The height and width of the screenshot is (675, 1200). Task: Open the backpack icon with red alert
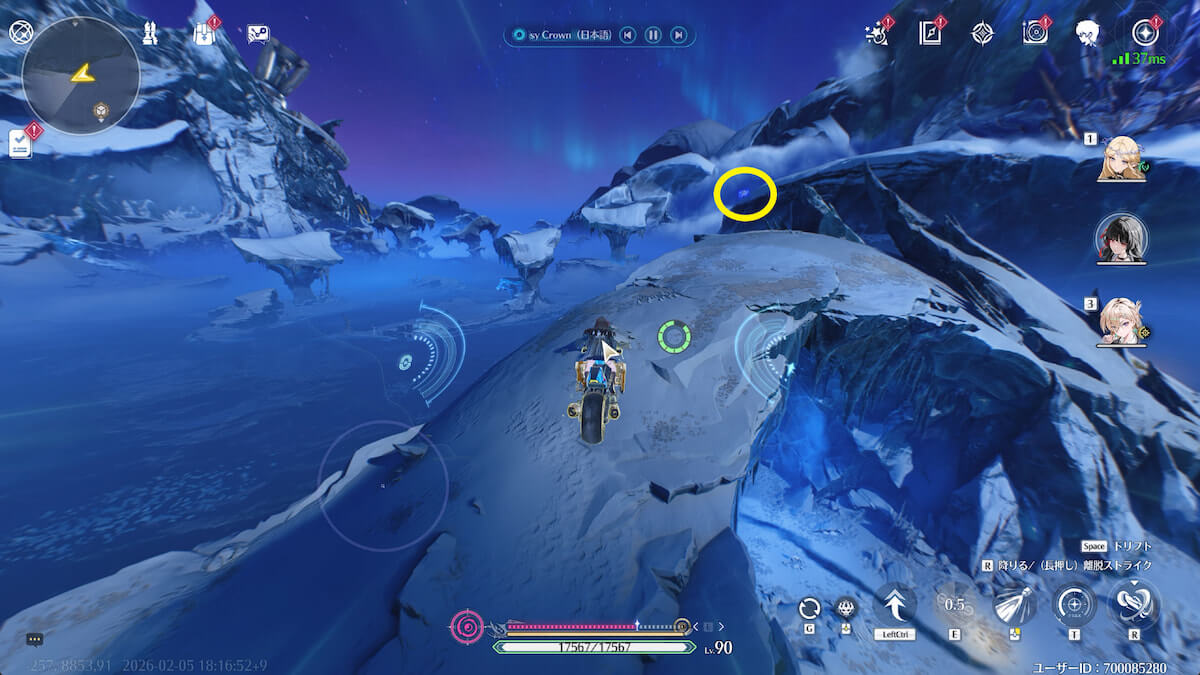204,33
